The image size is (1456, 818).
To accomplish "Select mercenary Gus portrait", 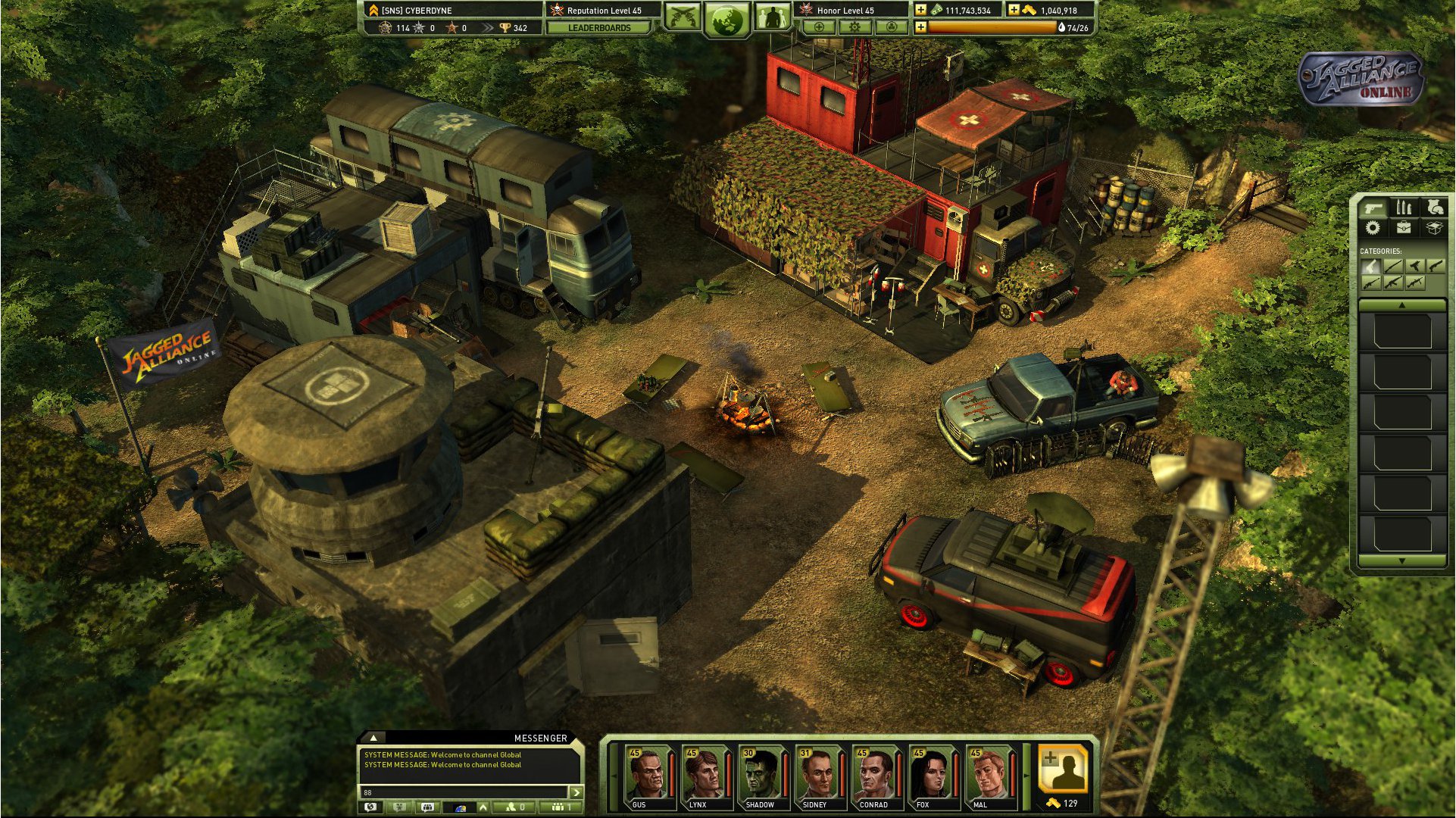I will pyautogui.click(x=645, y=774).
